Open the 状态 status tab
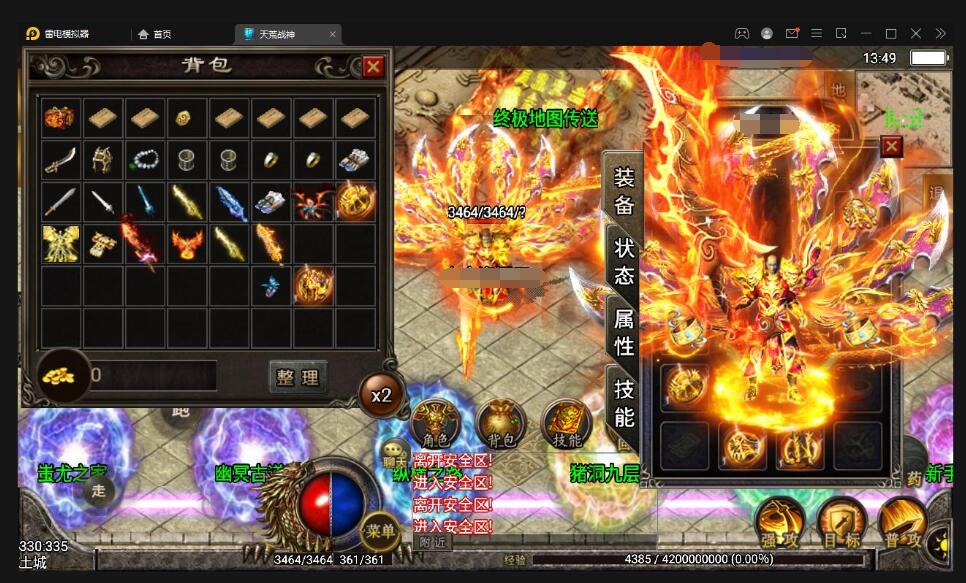 tap(624, 261)
